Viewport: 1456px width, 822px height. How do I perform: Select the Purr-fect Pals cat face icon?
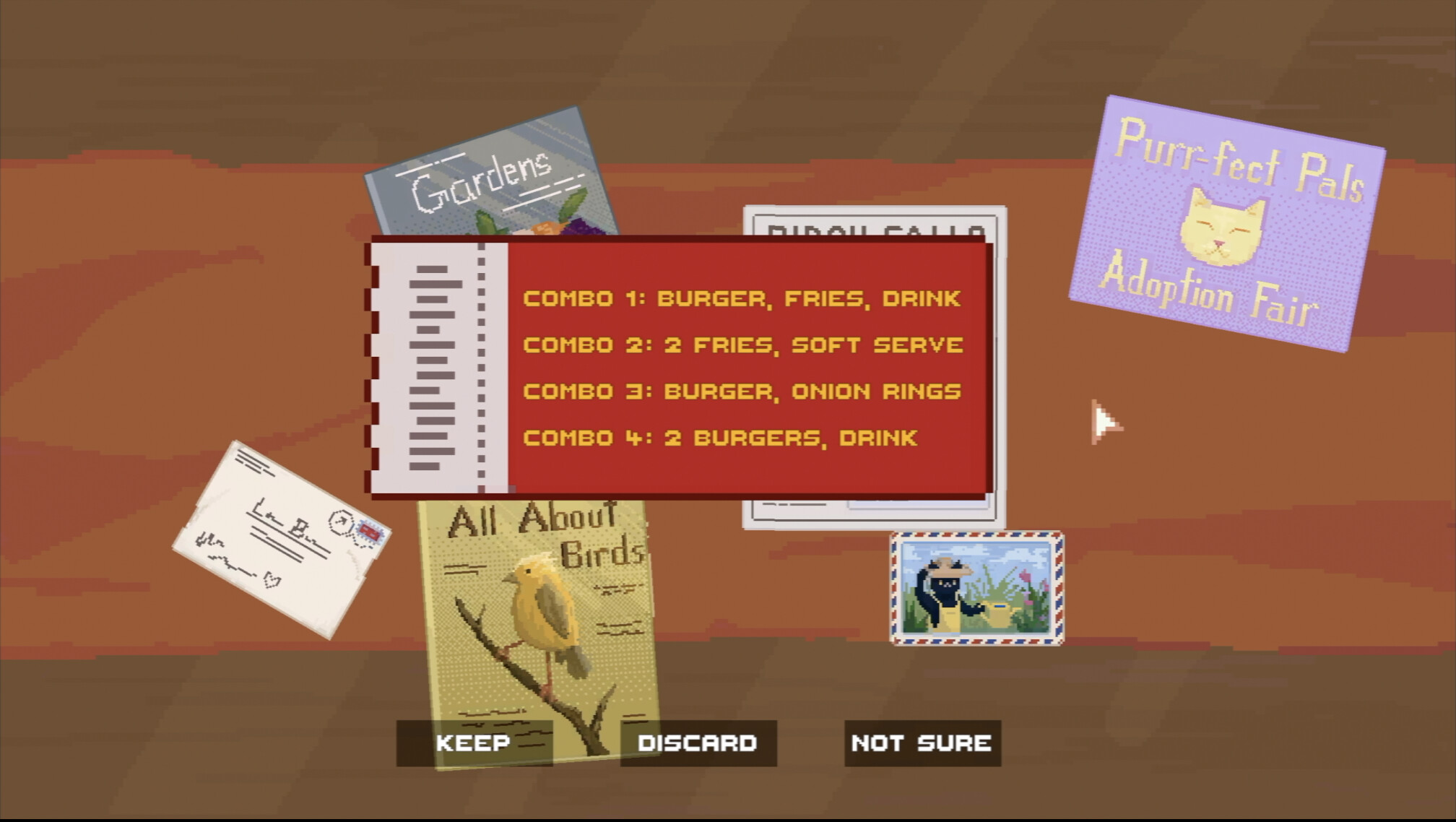[x=1223, y=225]
